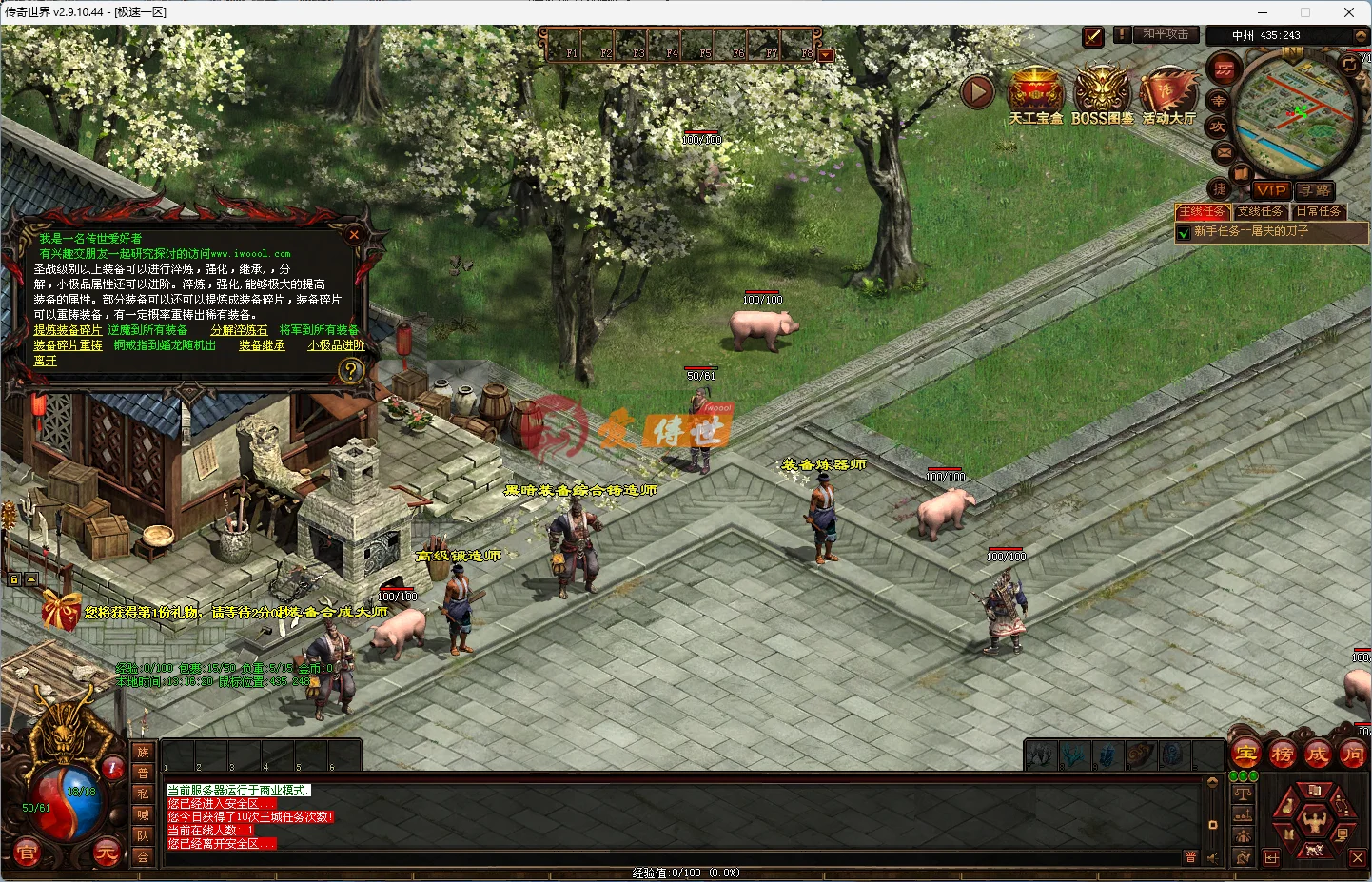Collapse the minimap with the top chevron
The width and height of the screenshot is (1372, 882).
tap(1362, 35)
